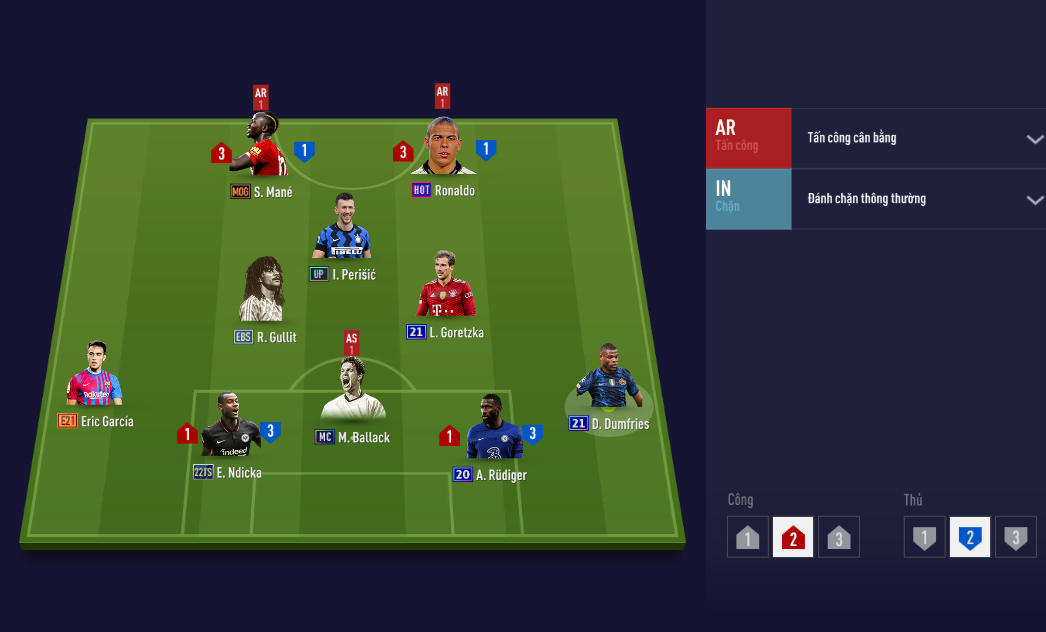Select S. Mané on the pitch
Viewport: 1046px width, 632px height.
[x=264, y=150]
